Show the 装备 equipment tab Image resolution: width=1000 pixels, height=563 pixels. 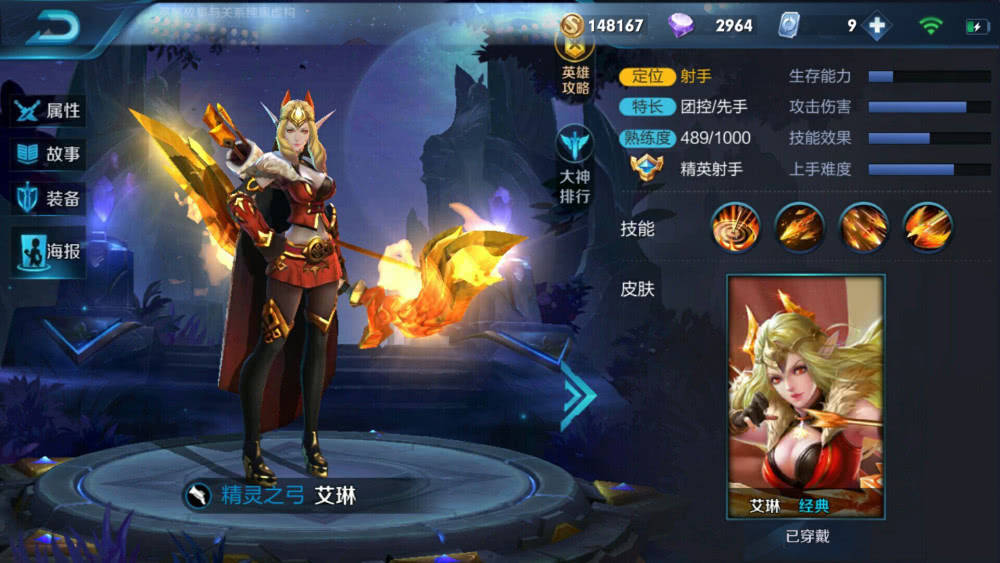click(x=48, y=199)
